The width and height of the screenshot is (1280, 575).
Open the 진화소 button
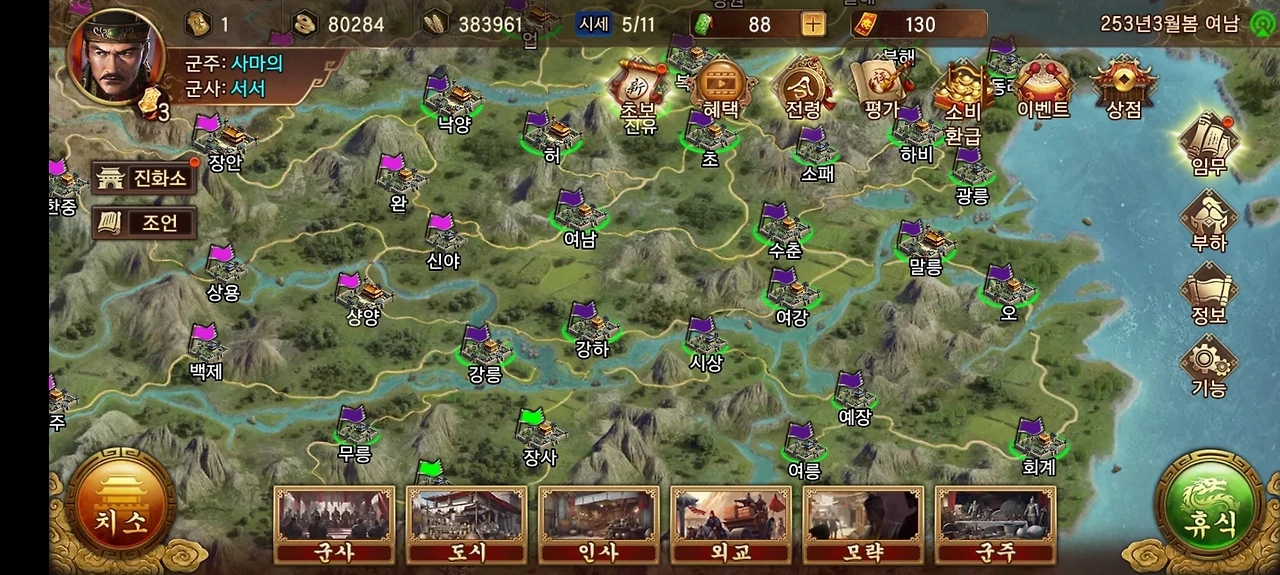tap(144, 179)
